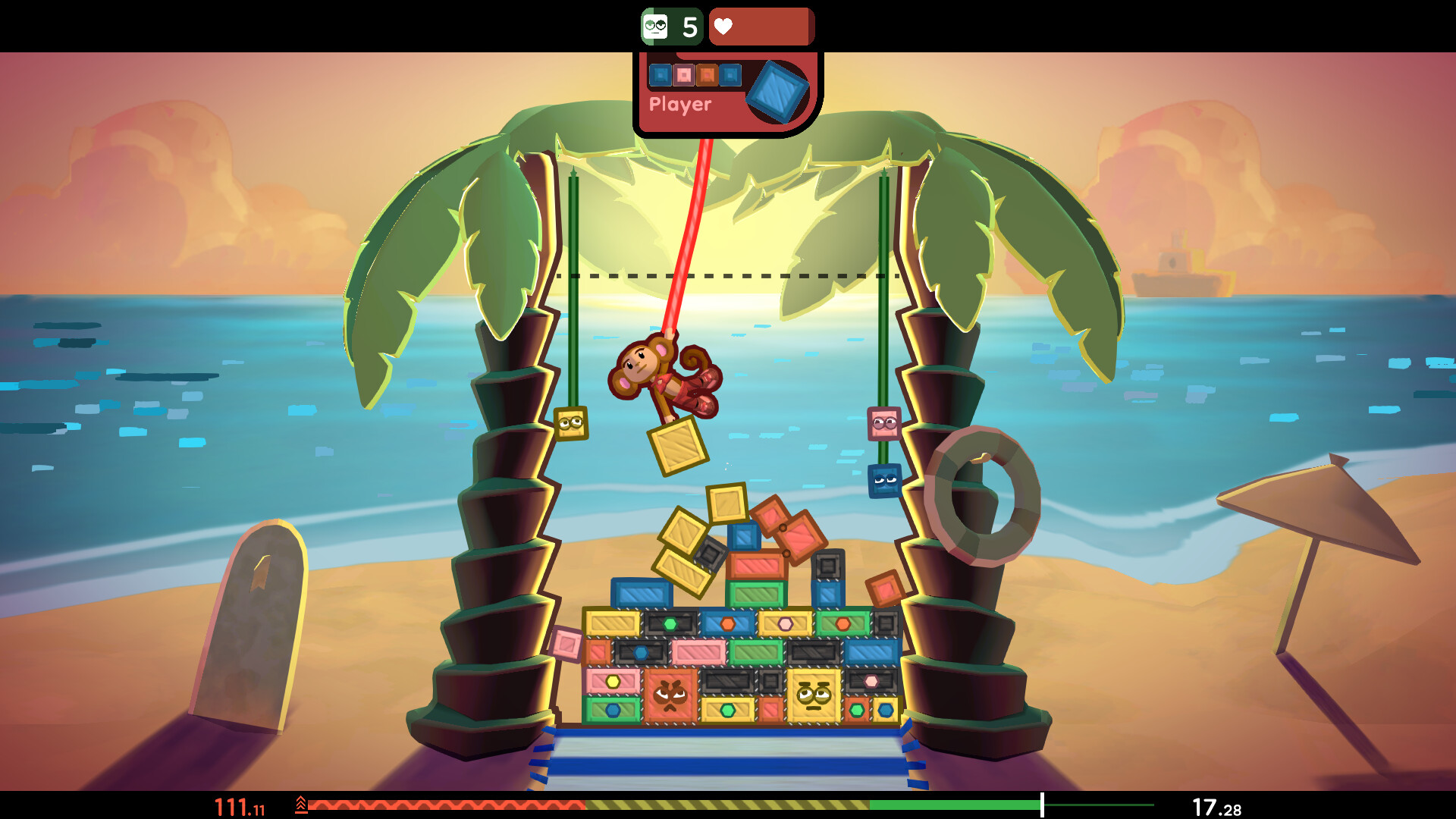Image resolution: width=1456 pixels, height=819 pixels.
Task: Click the spinning blue crate preview
Action: 779,91
